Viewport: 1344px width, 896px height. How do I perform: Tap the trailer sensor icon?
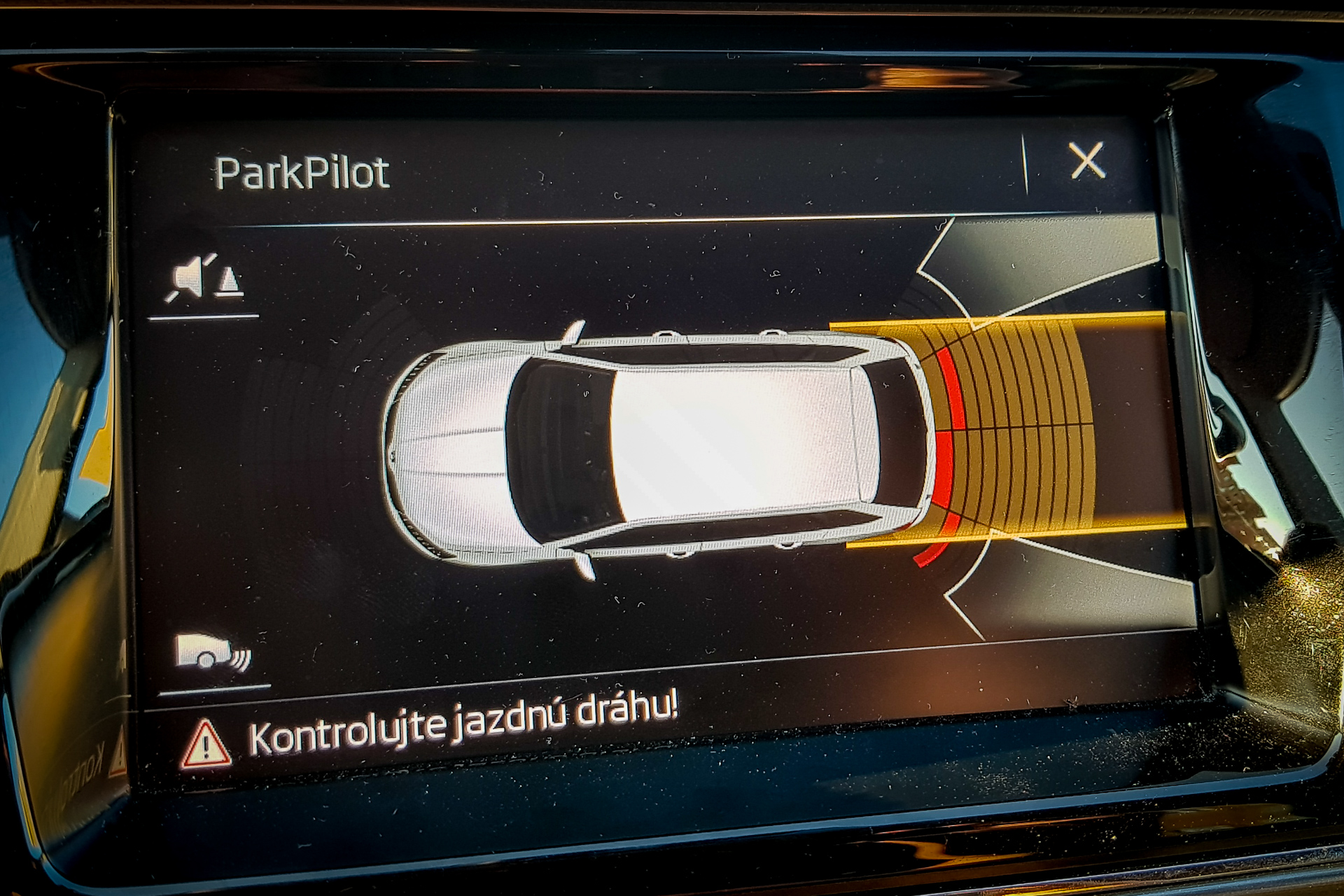[x=213, y=653]
